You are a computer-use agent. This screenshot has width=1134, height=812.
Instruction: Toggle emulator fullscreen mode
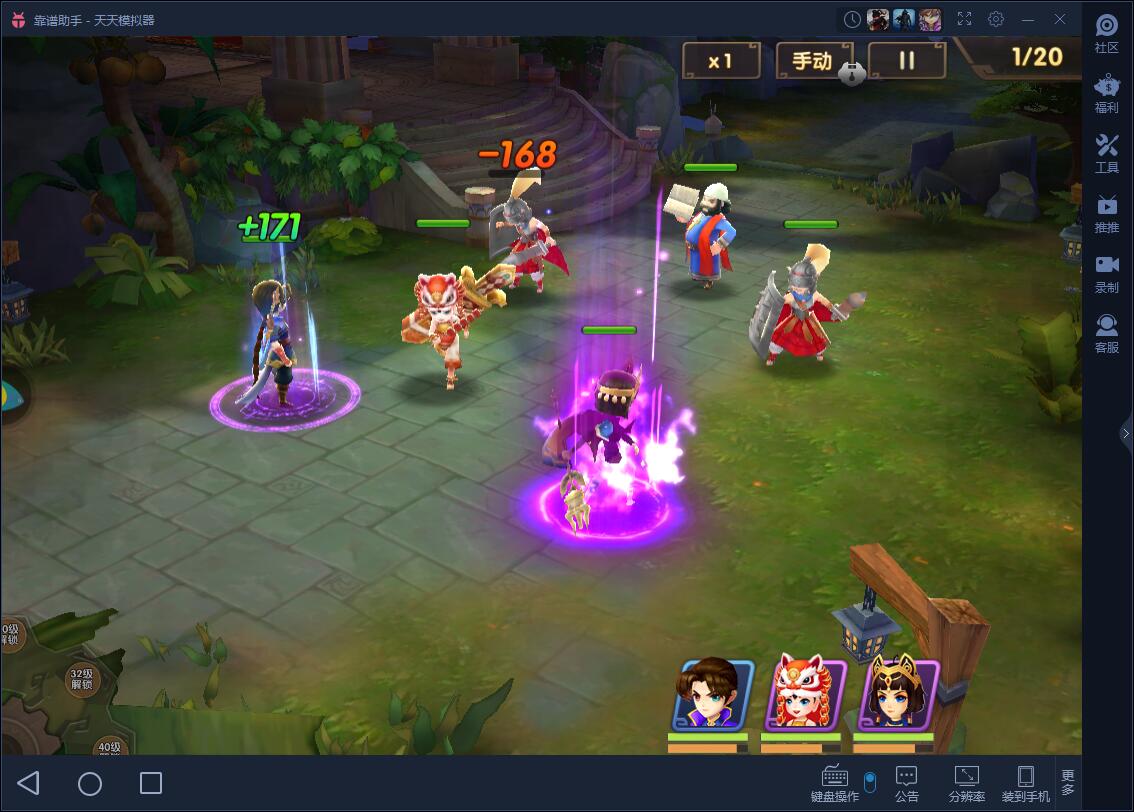(964, 19)
